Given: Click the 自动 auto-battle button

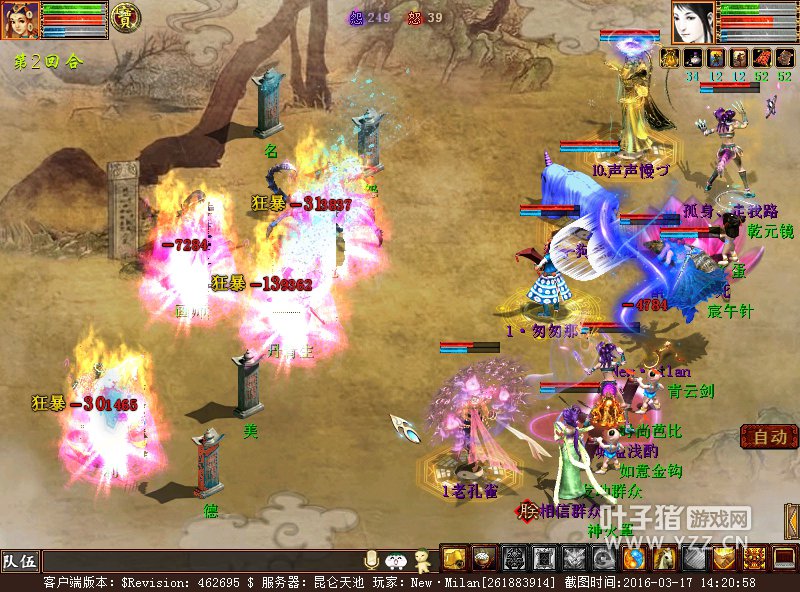Looking at the screenshot, I should [x=769, y=437].
